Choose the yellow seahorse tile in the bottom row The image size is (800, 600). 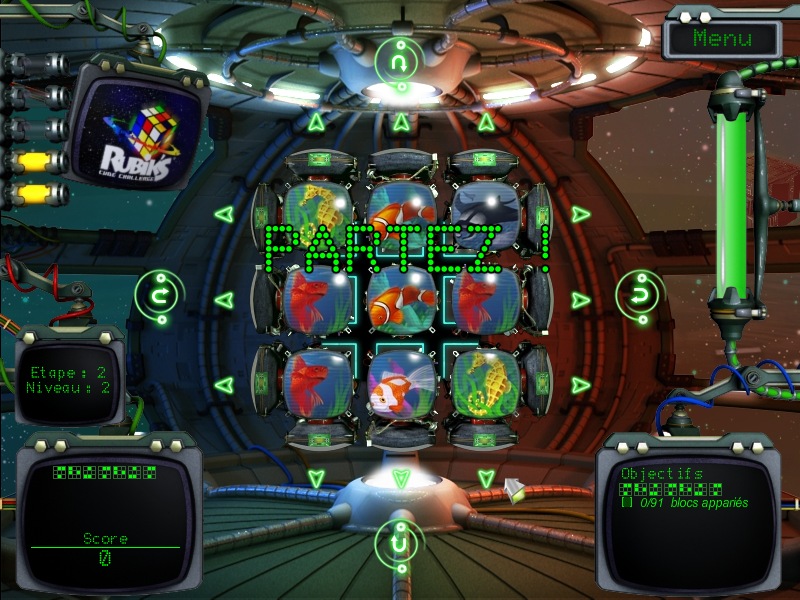(x=484, y=385)
